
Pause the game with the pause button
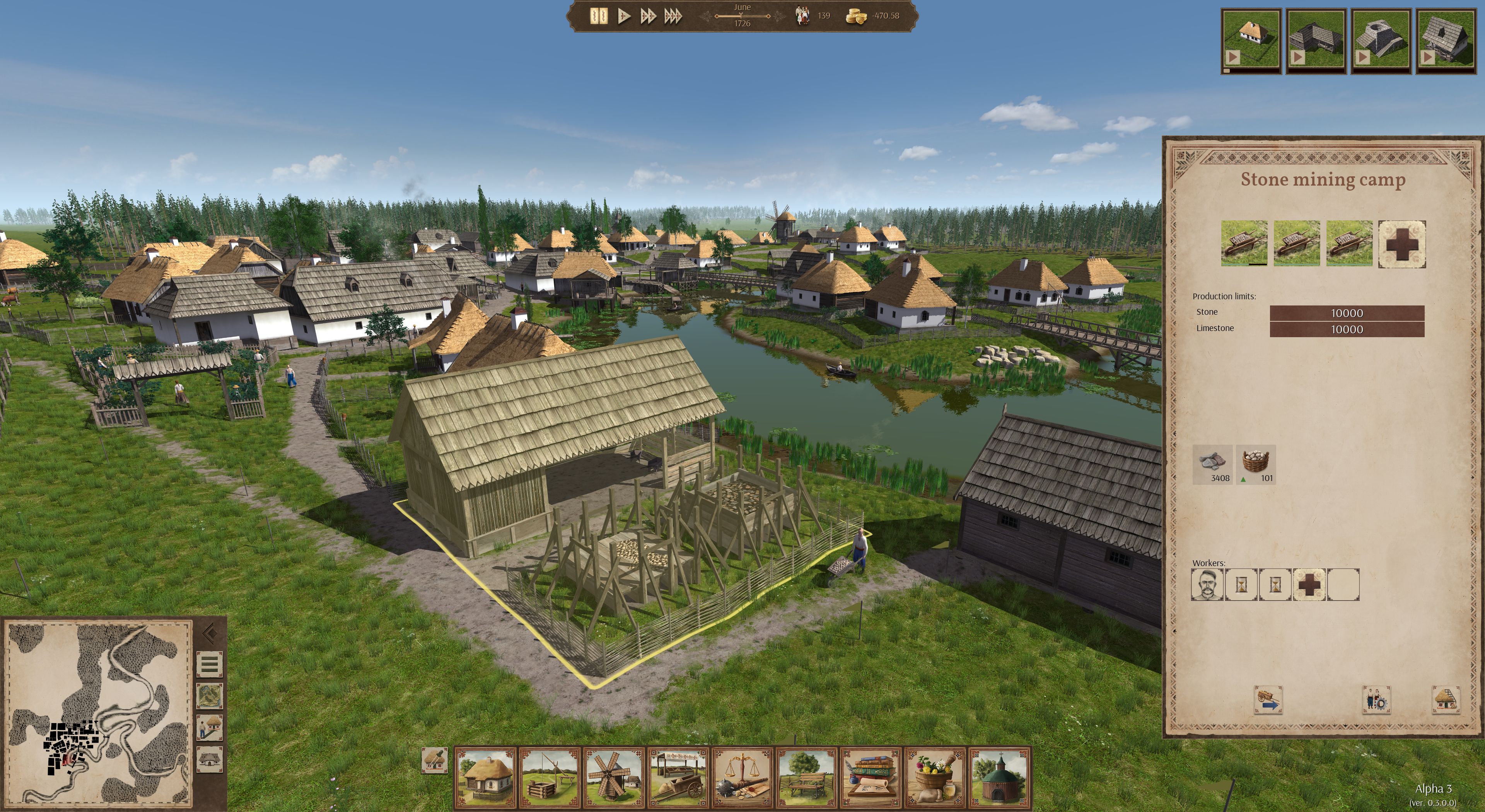tap(599, 17)
